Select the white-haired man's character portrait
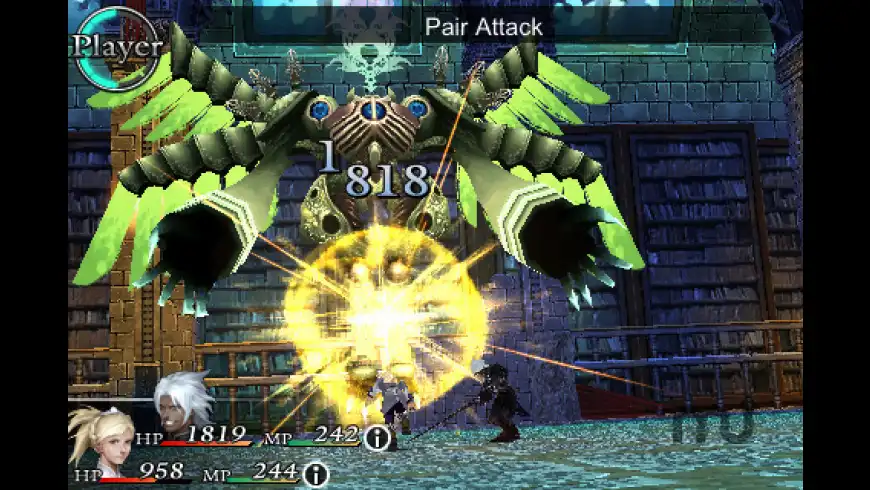This screenshot has width=870, height=490. pyautogui.click(x=183, y=403)
